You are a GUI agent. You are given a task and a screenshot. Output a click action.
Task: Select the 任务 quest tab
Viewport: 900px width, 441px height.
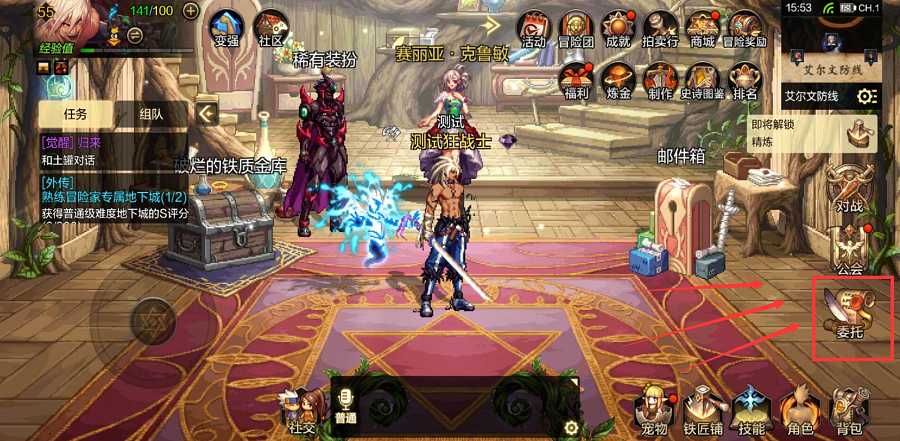[x=76, y=114]
